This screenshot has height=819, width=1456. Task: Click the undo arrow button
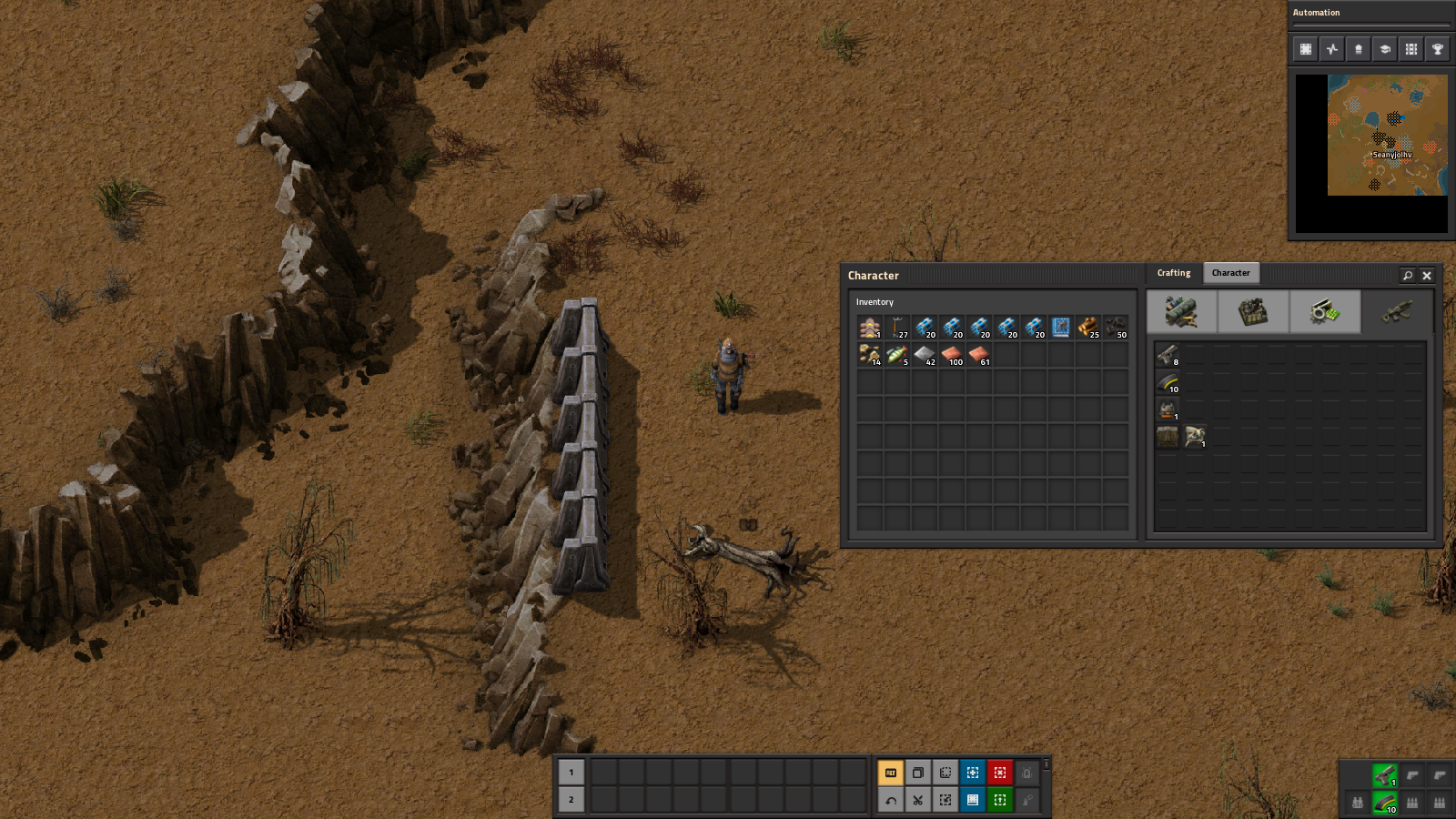click(891, 800)
